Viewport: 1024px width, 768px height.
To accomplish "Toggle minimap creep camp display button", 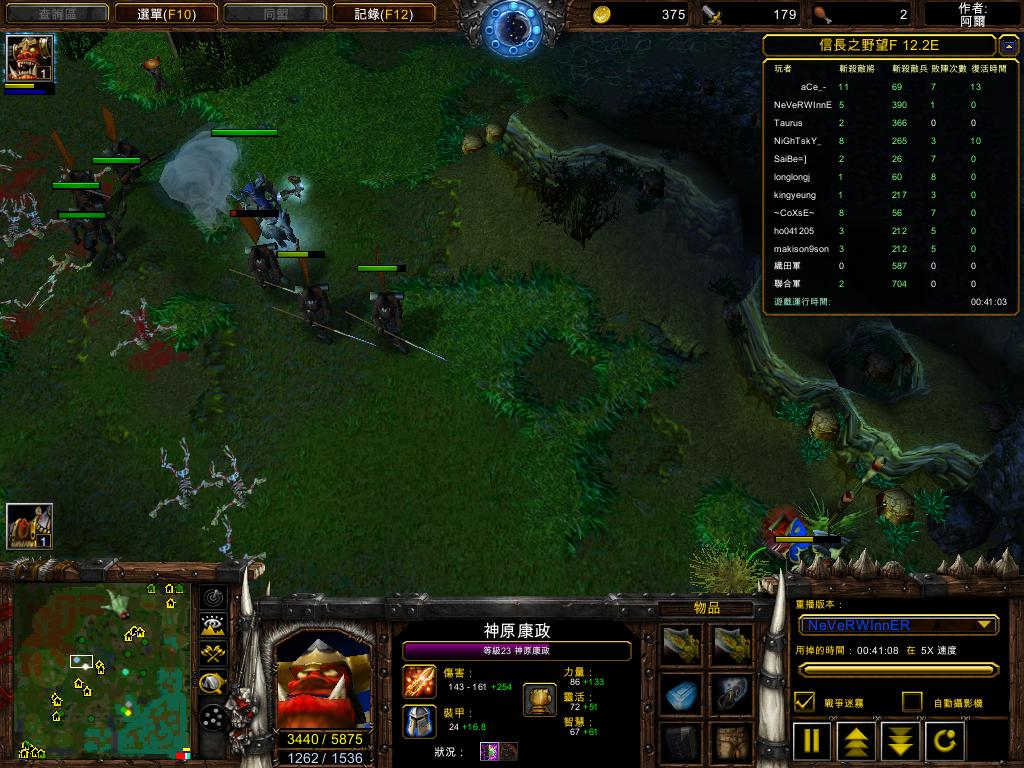I will click(212, 684).
